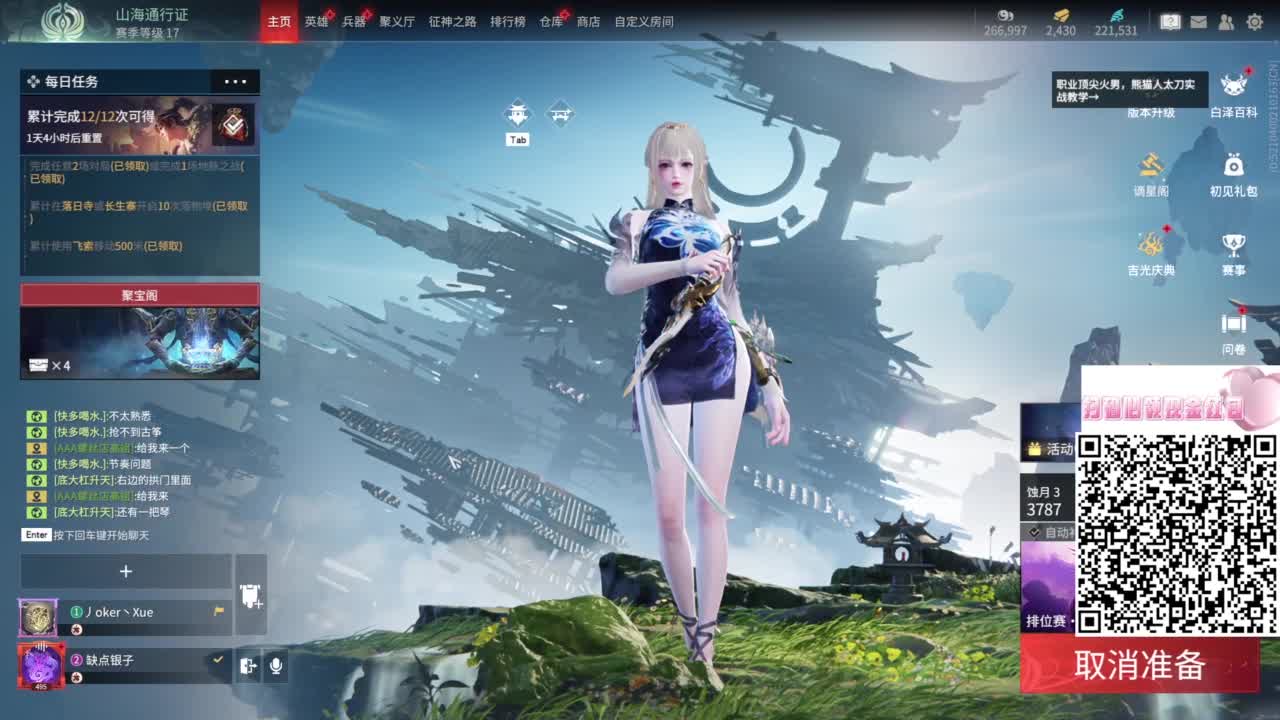Click the plus slot to invite a teammate
Screen dimensions: 1280x720
(x=126, y=571)
